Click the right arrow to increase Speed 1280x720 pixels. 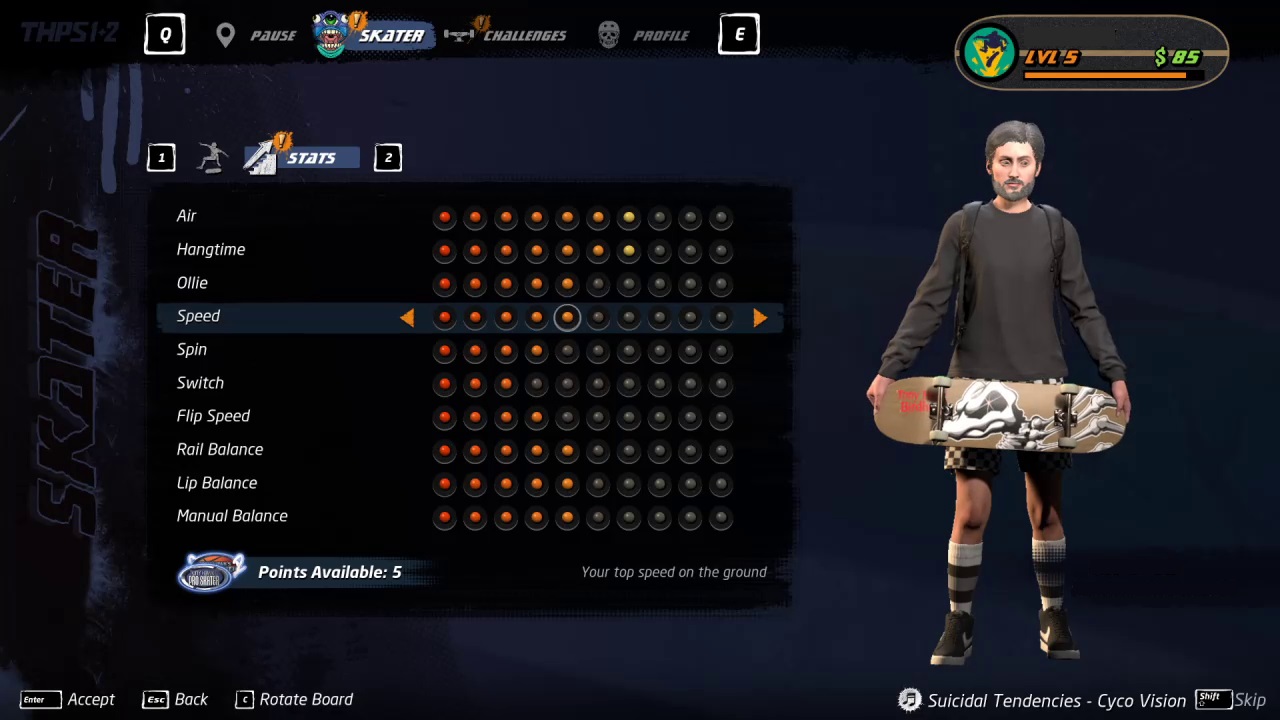coord(759,317)
